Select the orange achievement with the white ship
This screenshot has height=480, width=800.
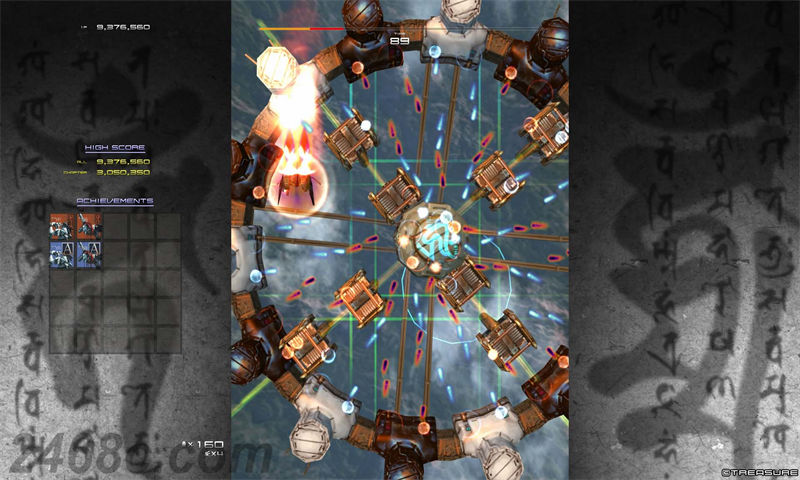(x=63, y=226)
